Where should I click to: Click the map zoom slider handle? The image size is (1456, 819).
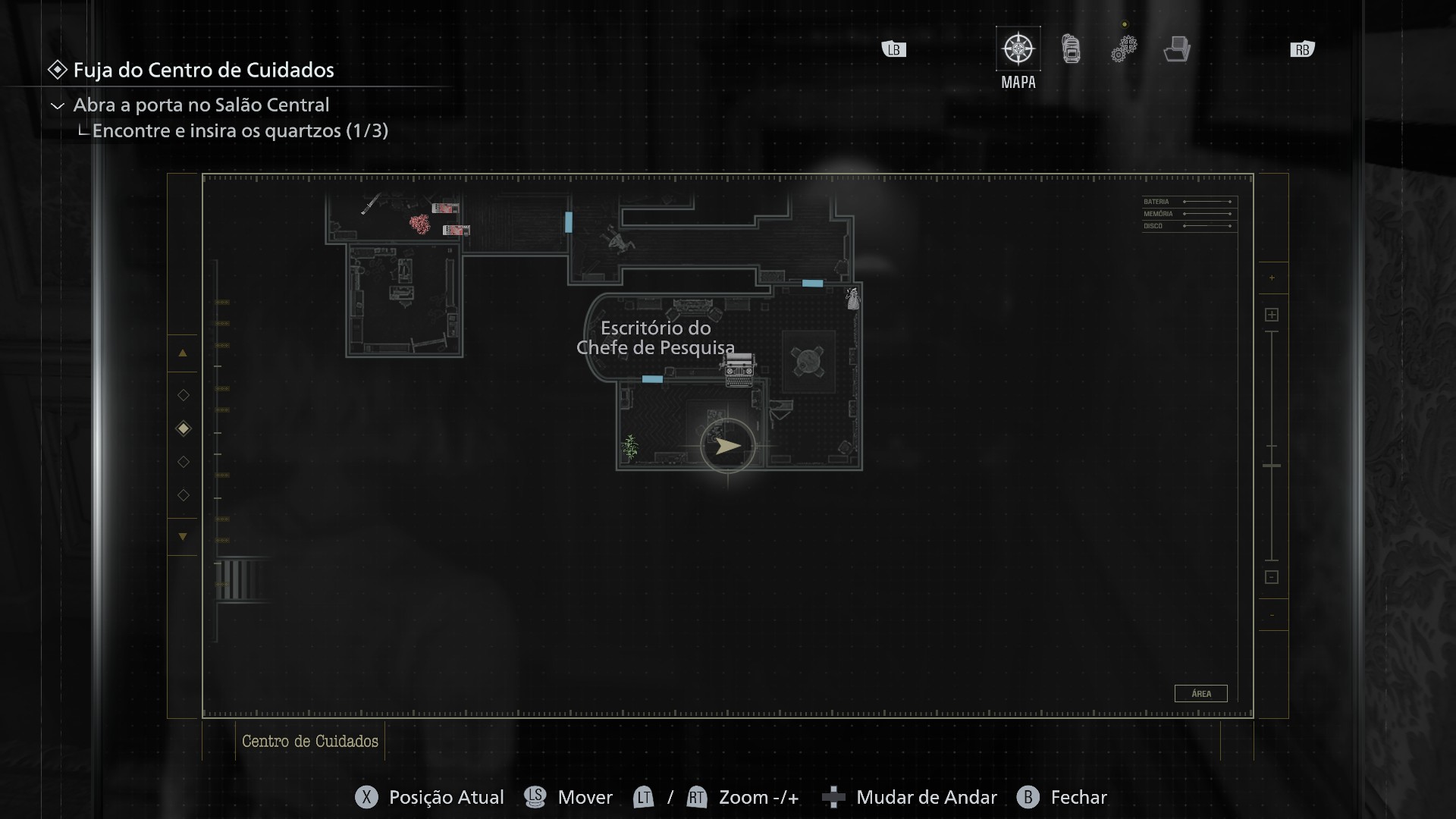point(1272,465)
